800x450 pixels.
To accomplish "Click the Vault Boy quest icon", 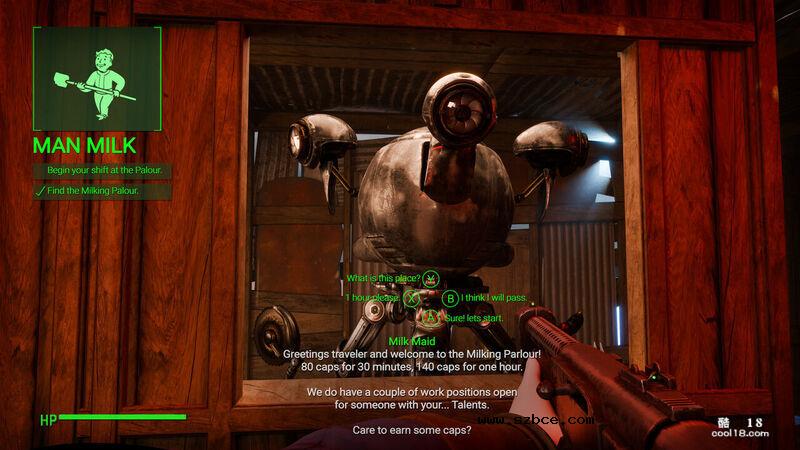I will tap(97, 78).
